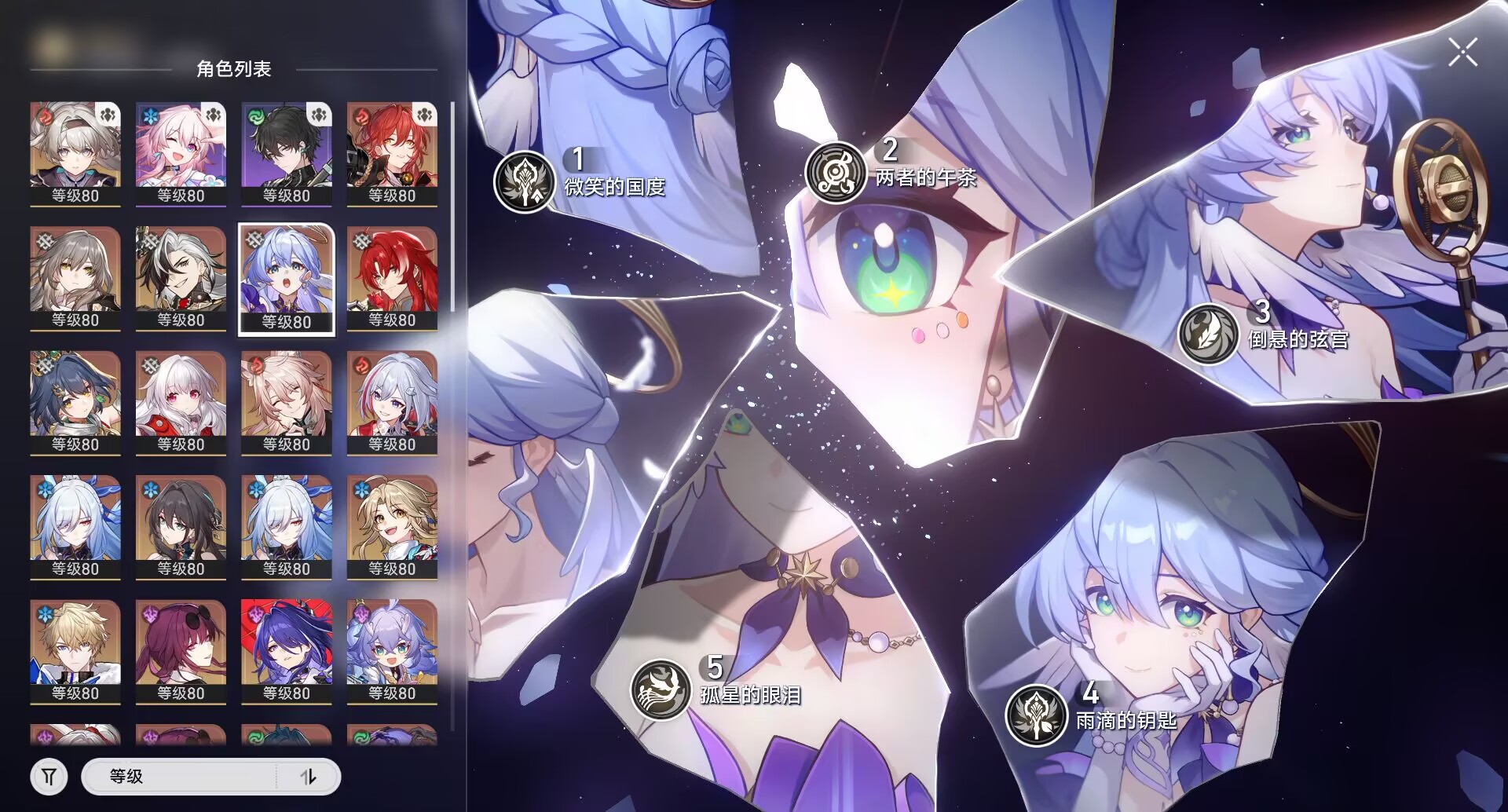Choose Eidolon 5 孤星的眼泪
This screenshot has width=1508, height=812.
(661, 689)
